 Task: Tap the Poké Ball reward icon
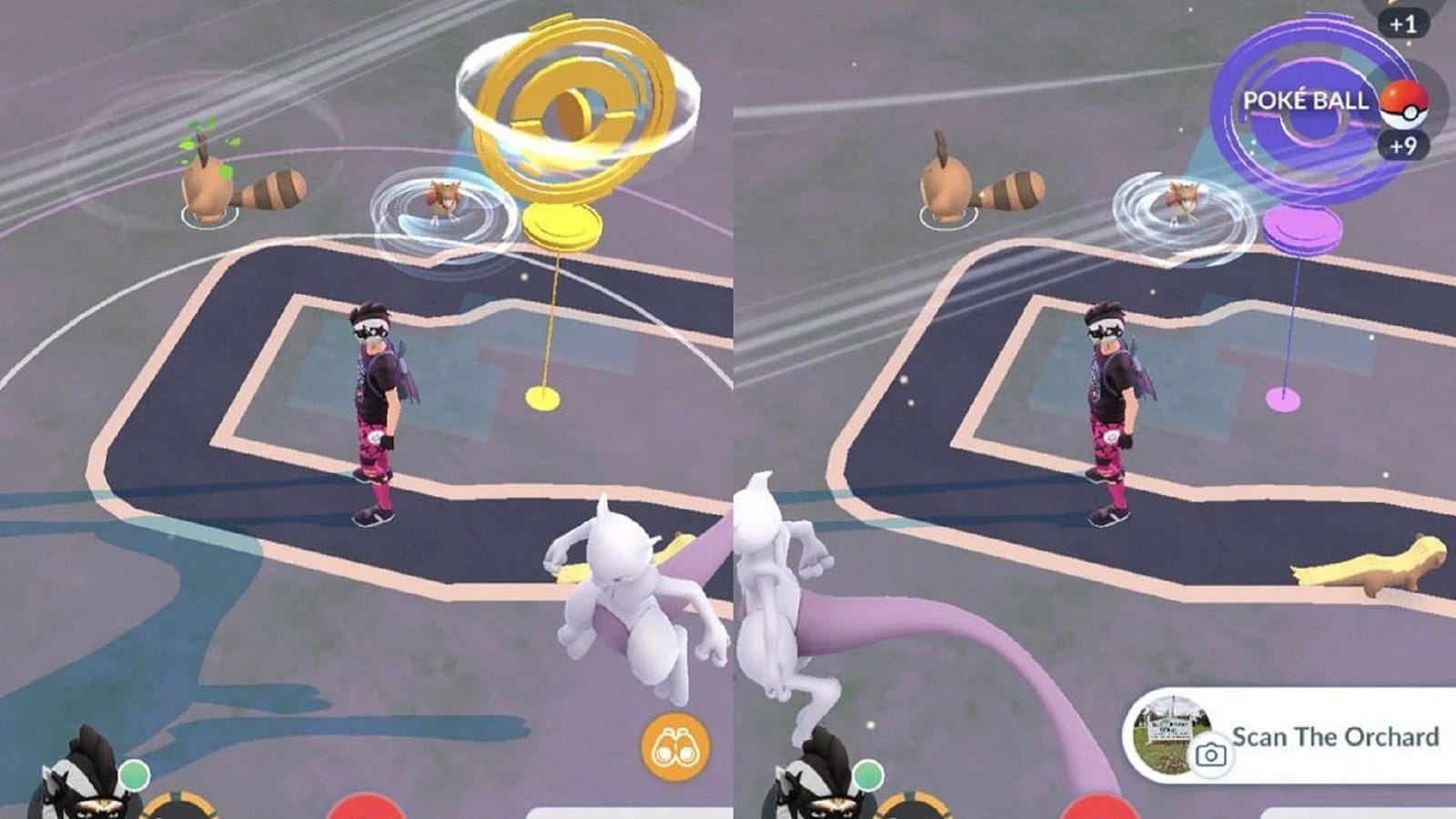[x=1406, y=106]
